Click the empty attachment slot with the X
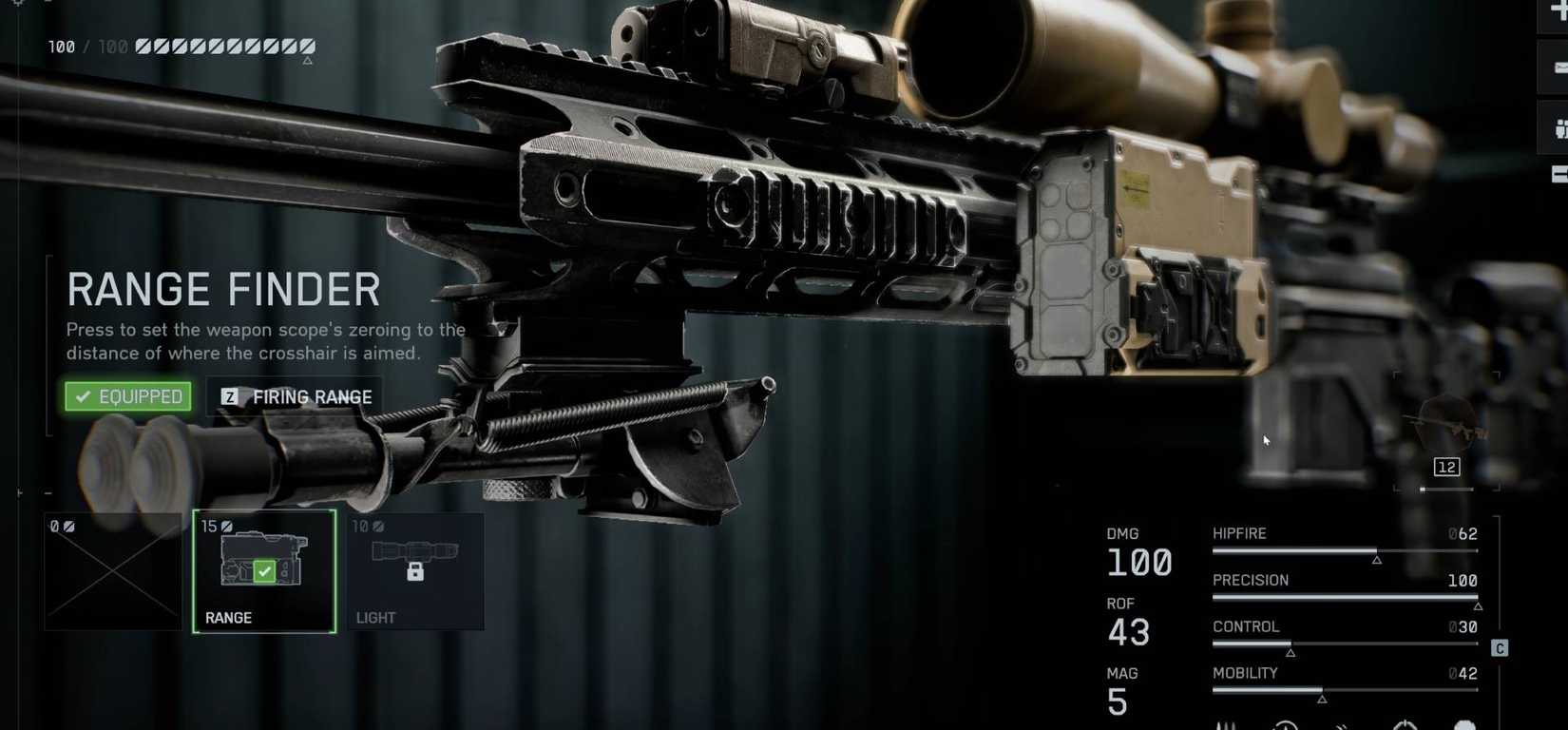The width and height of the screenshot is (1568, 730). click(112, 571)
